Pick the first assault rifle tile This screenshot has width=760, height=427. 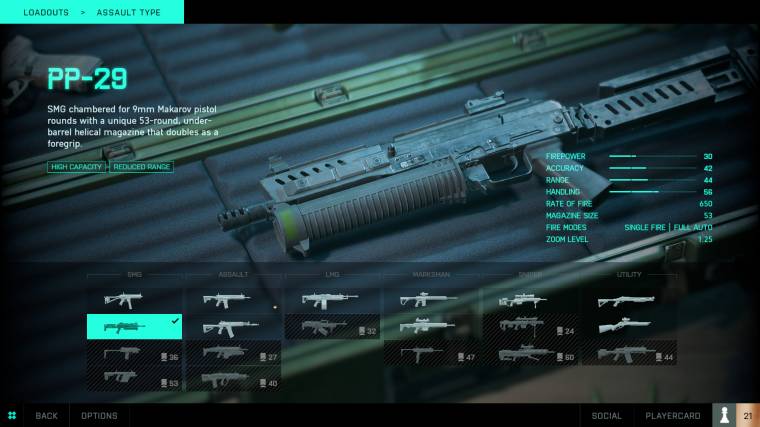pyautogui.click(x=233, y=299)
